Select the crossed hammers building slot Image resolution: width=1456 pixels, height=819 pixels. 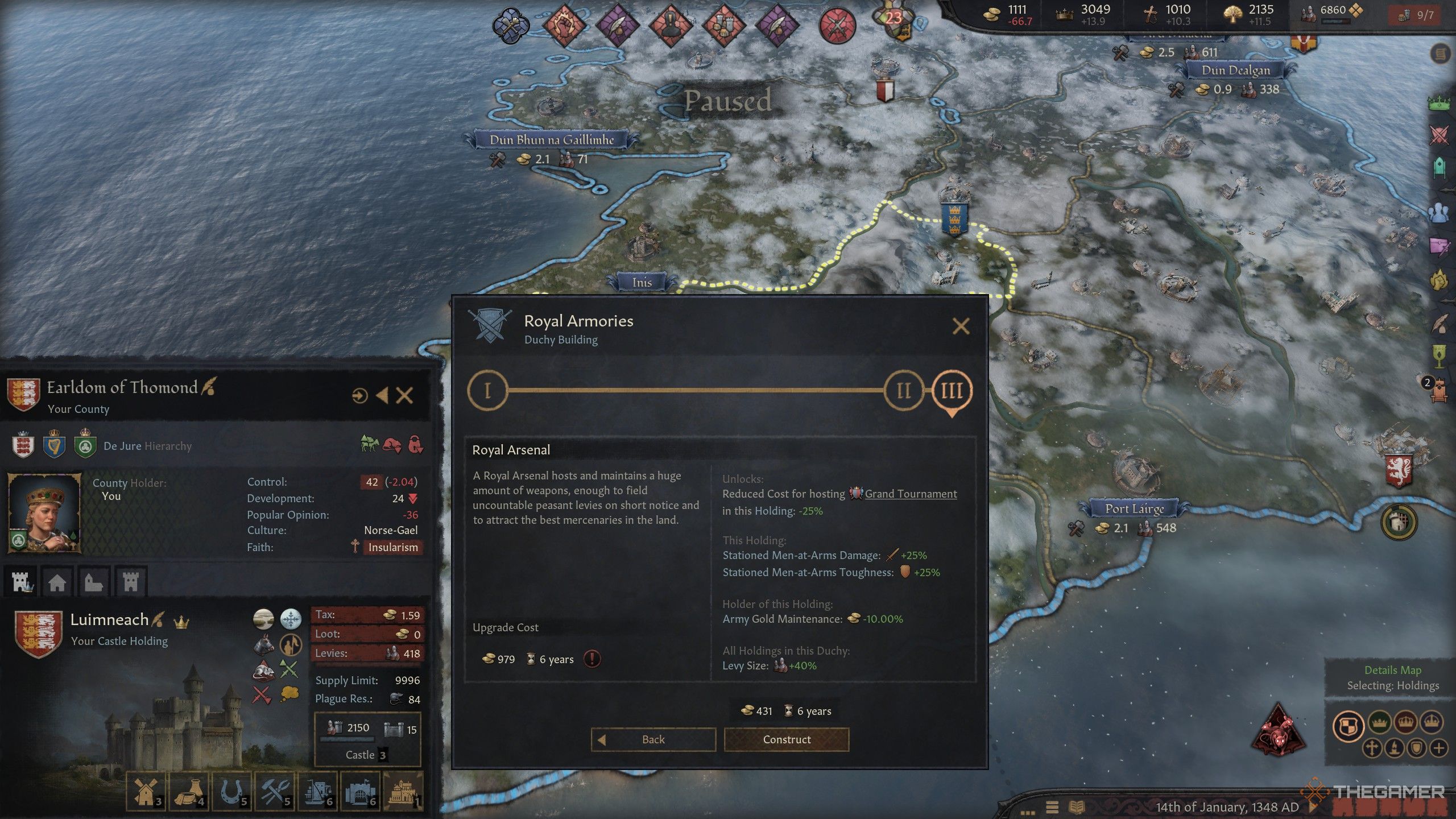pos(275,791)
